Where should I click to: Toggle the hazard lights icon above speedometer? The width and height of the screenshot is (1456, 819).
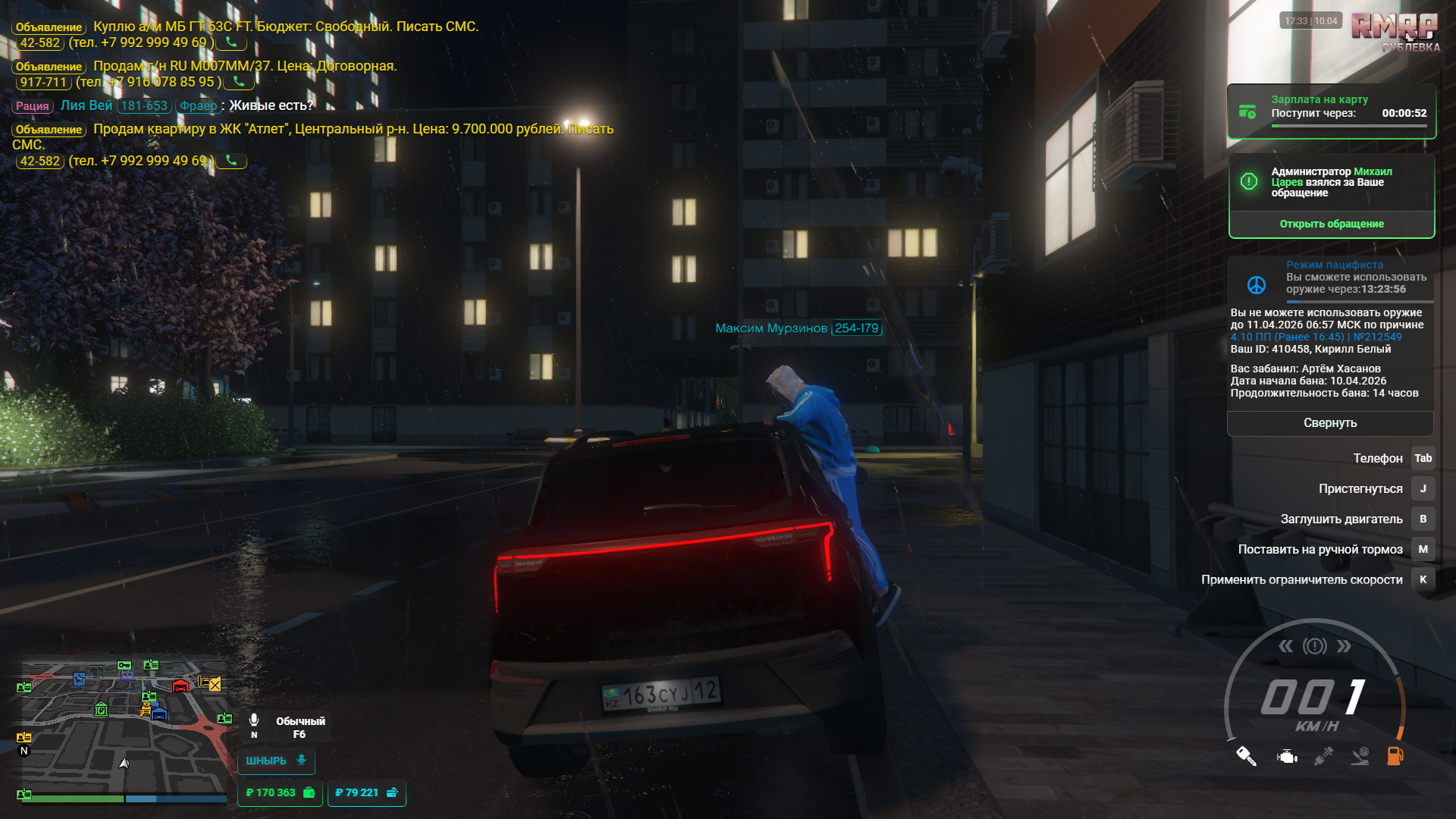(1315, 646)
